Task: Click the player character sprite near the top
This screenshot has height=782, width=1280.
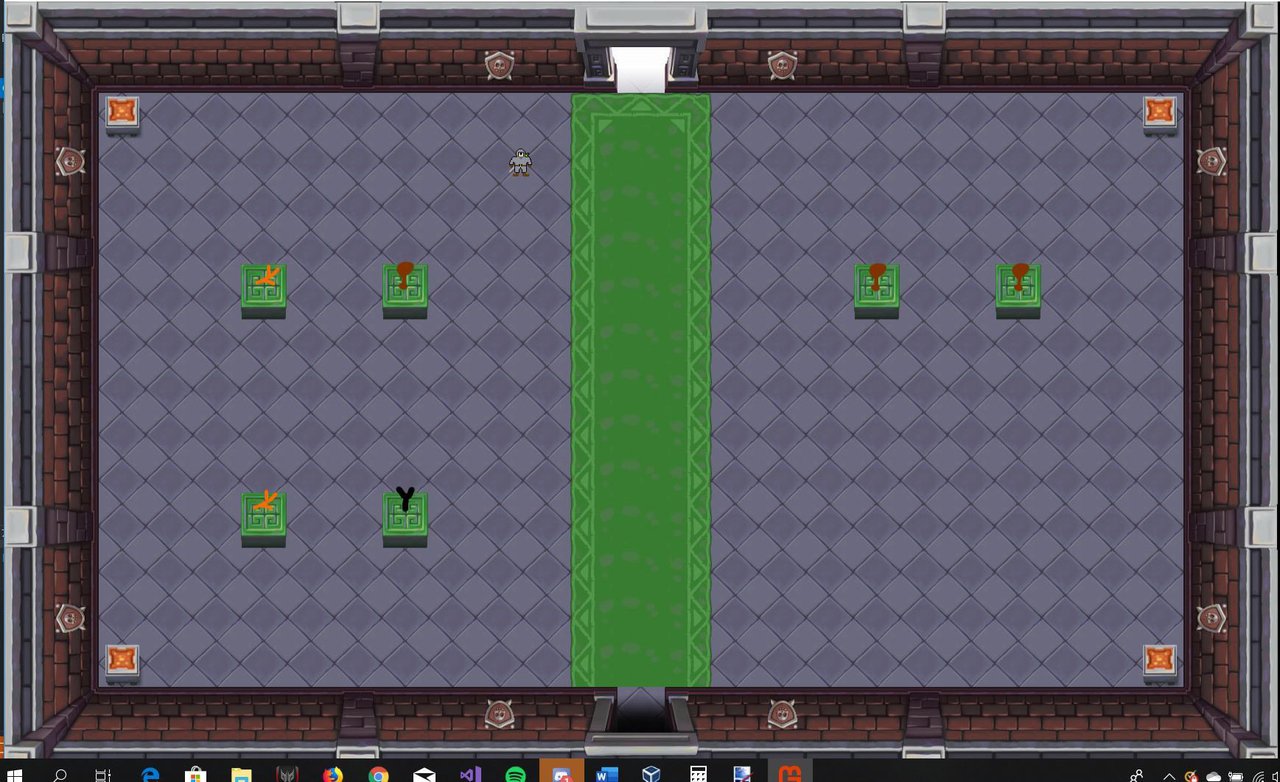Action: point(521,163)
